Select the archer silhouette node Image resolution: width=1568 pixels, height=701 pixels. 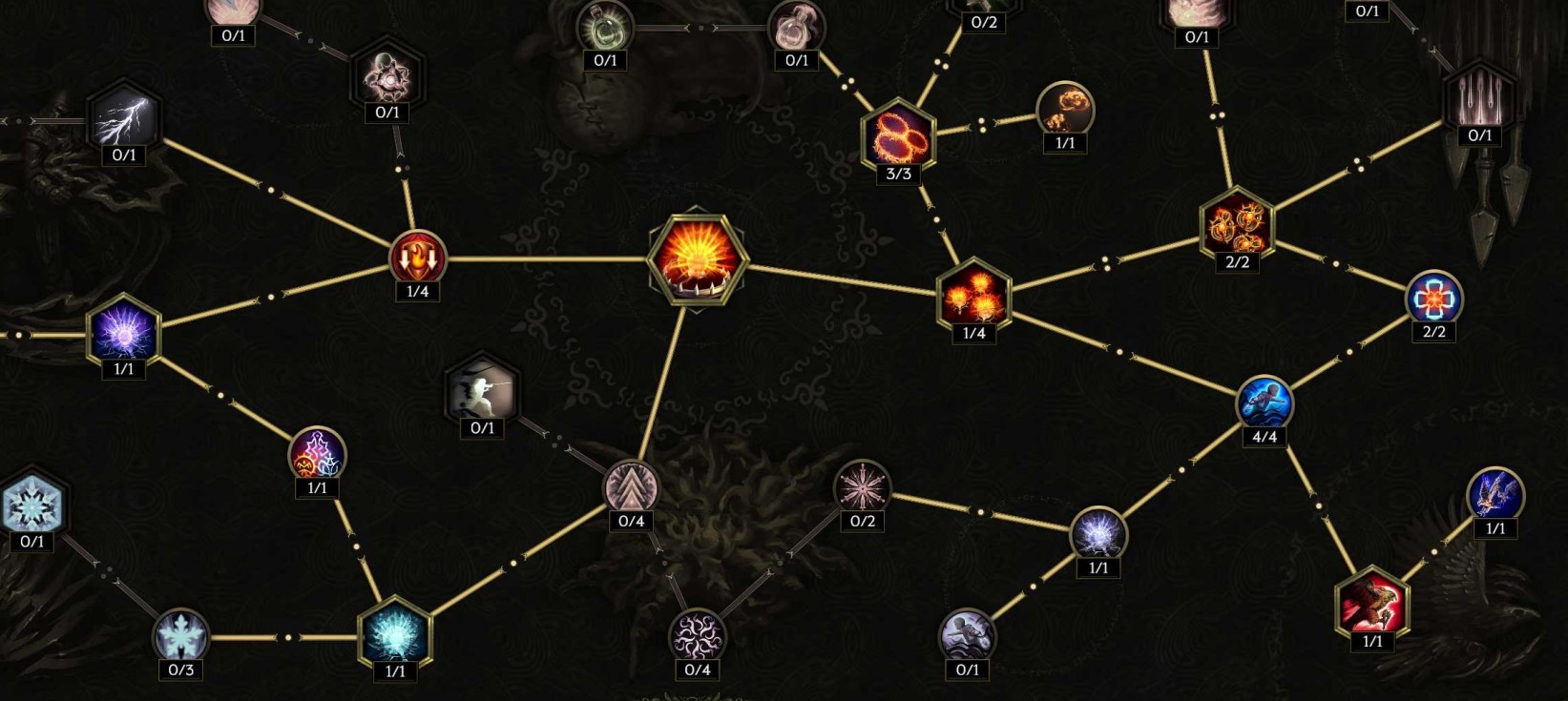point(483,390)
